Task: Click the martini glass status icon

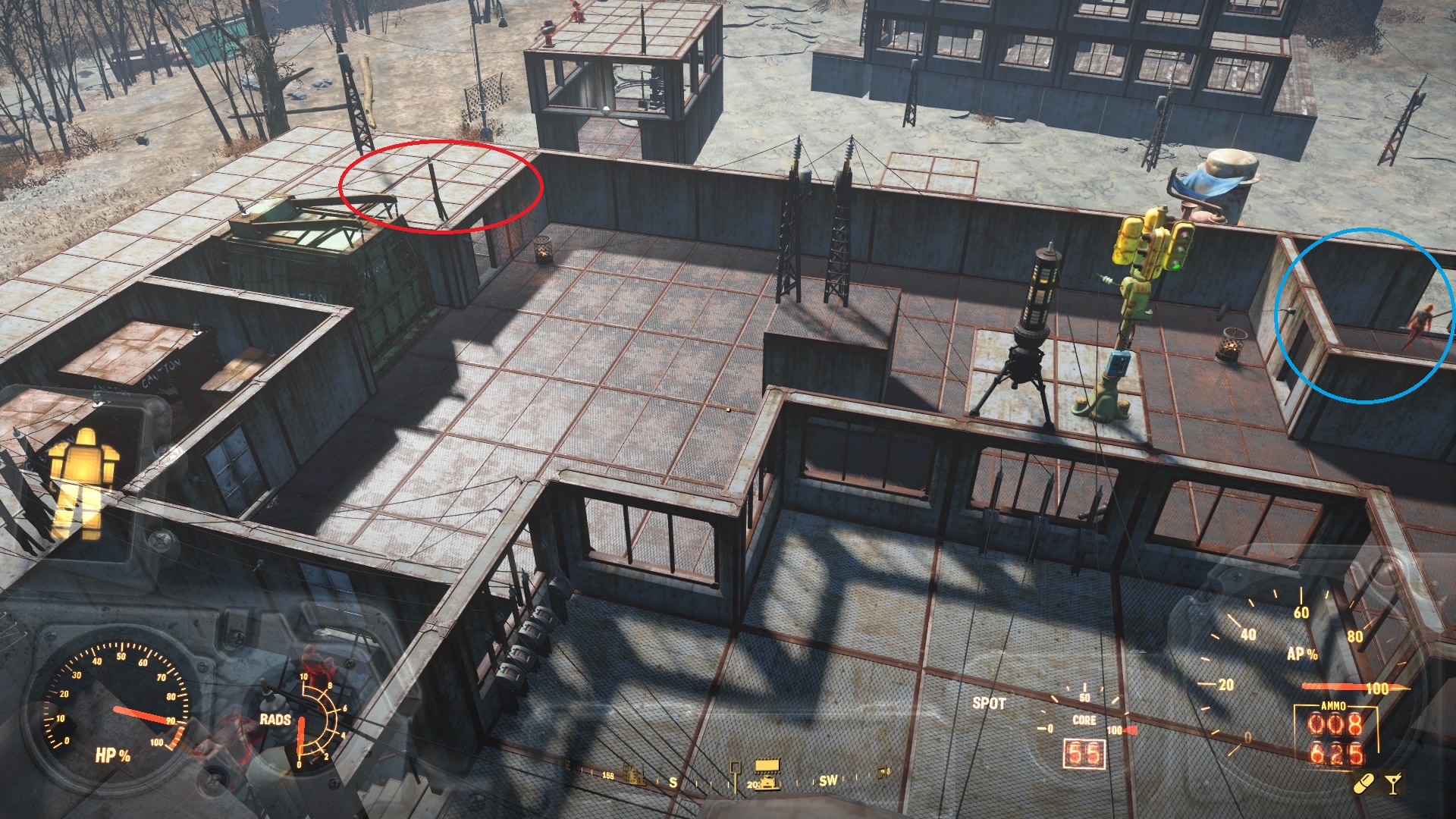Action: (1393, 783)
